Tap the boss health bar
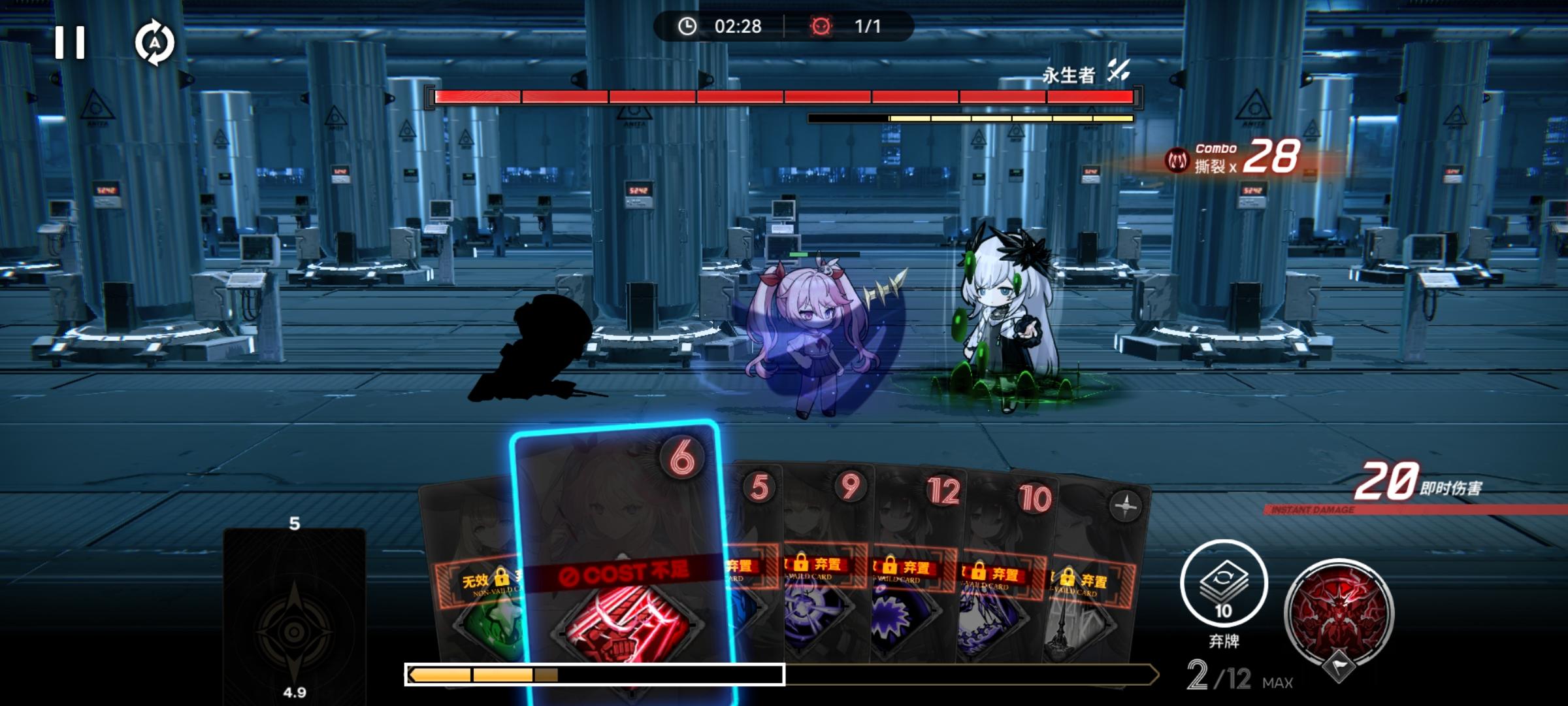 pos(784,95)
